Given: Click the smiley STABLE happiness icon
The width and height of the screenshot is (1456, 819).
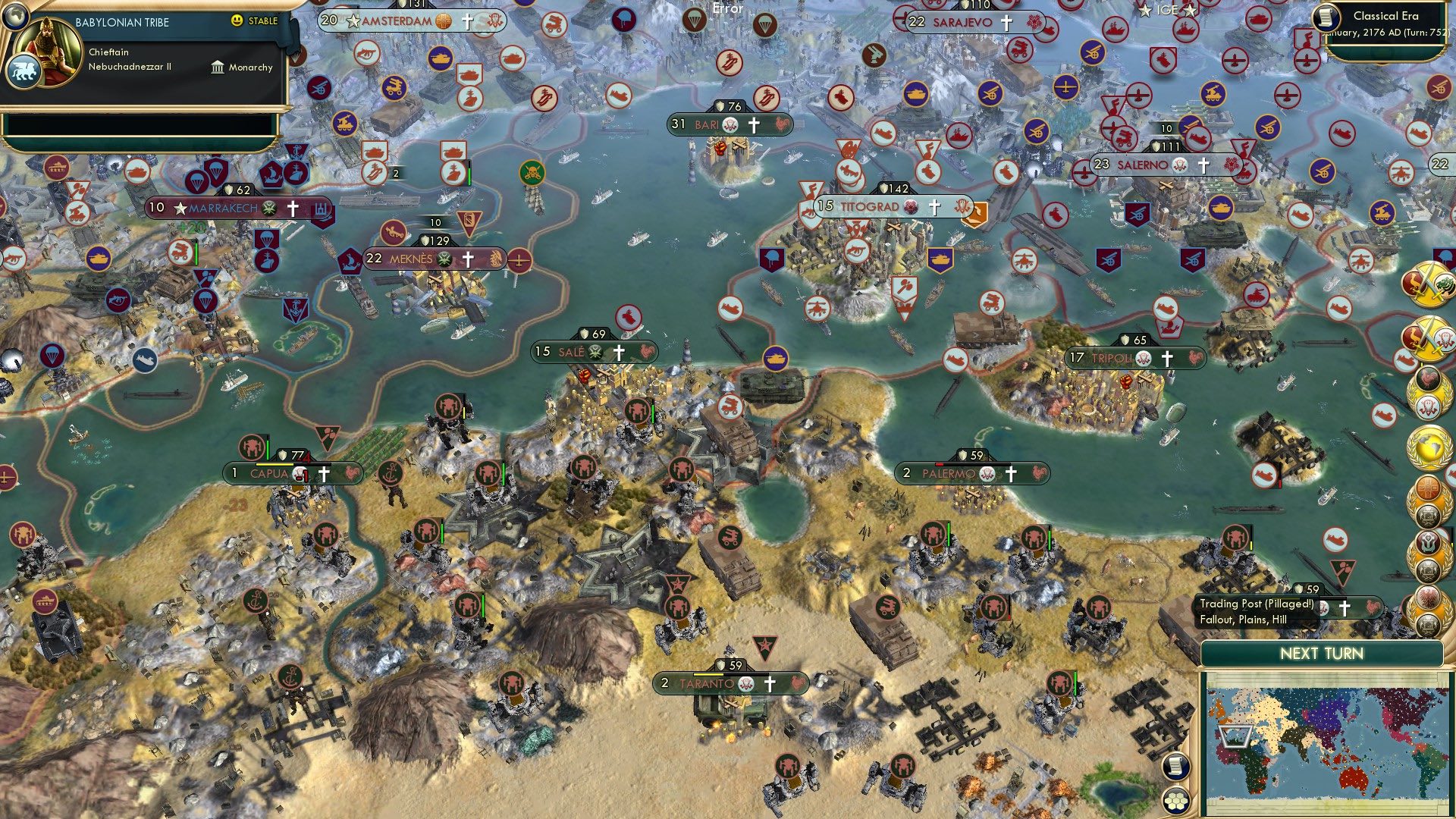Looking at the screenshot, I should pos(238,22).
